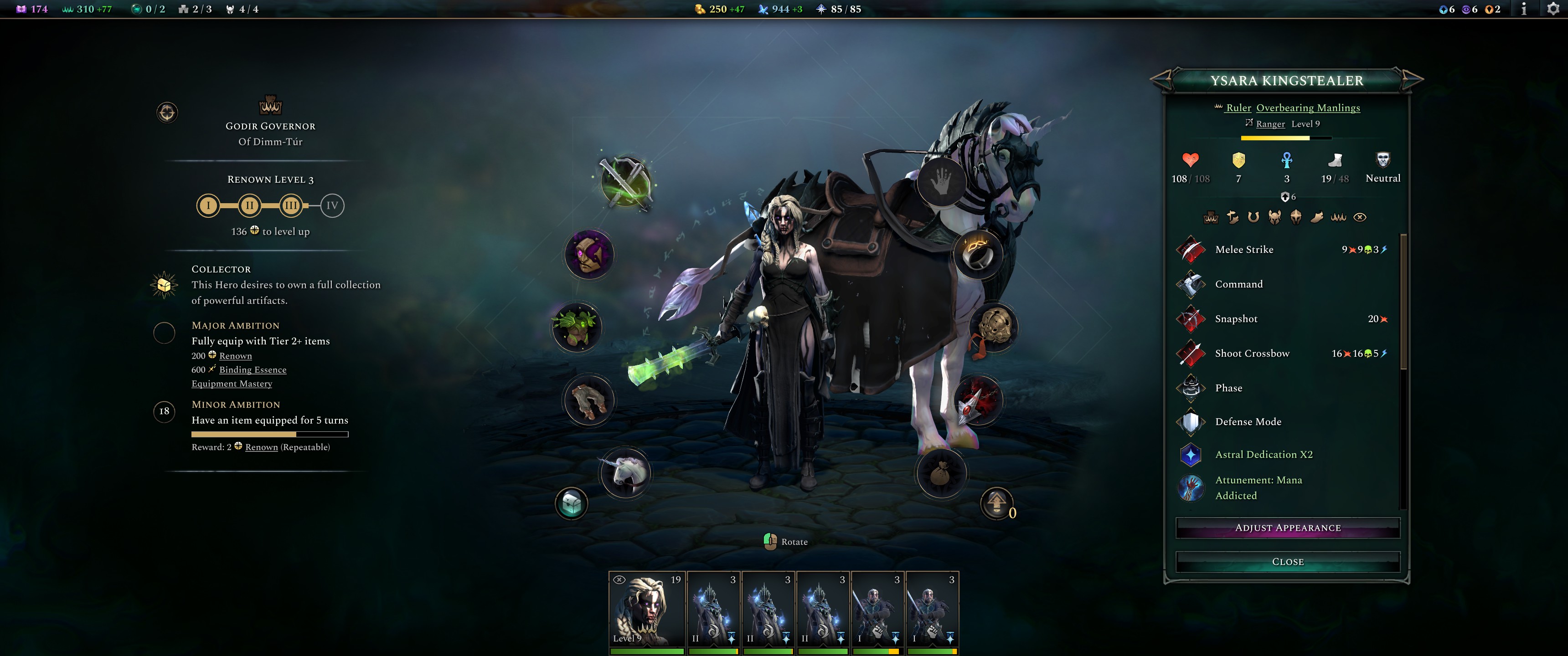1568x656 pixels.
Task: Select the Level 9 hero unit card
Action: click(647, 610)
